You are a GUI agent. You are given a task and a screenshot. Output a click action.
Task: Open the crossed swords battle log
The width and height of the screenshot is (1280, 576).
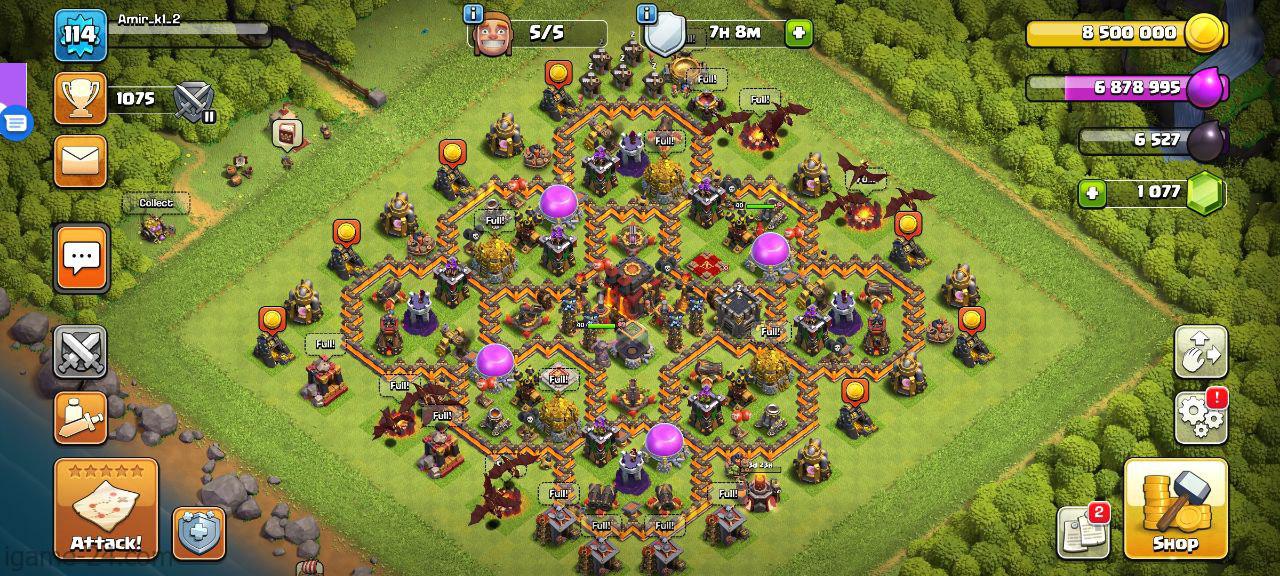tap(80, 352)
